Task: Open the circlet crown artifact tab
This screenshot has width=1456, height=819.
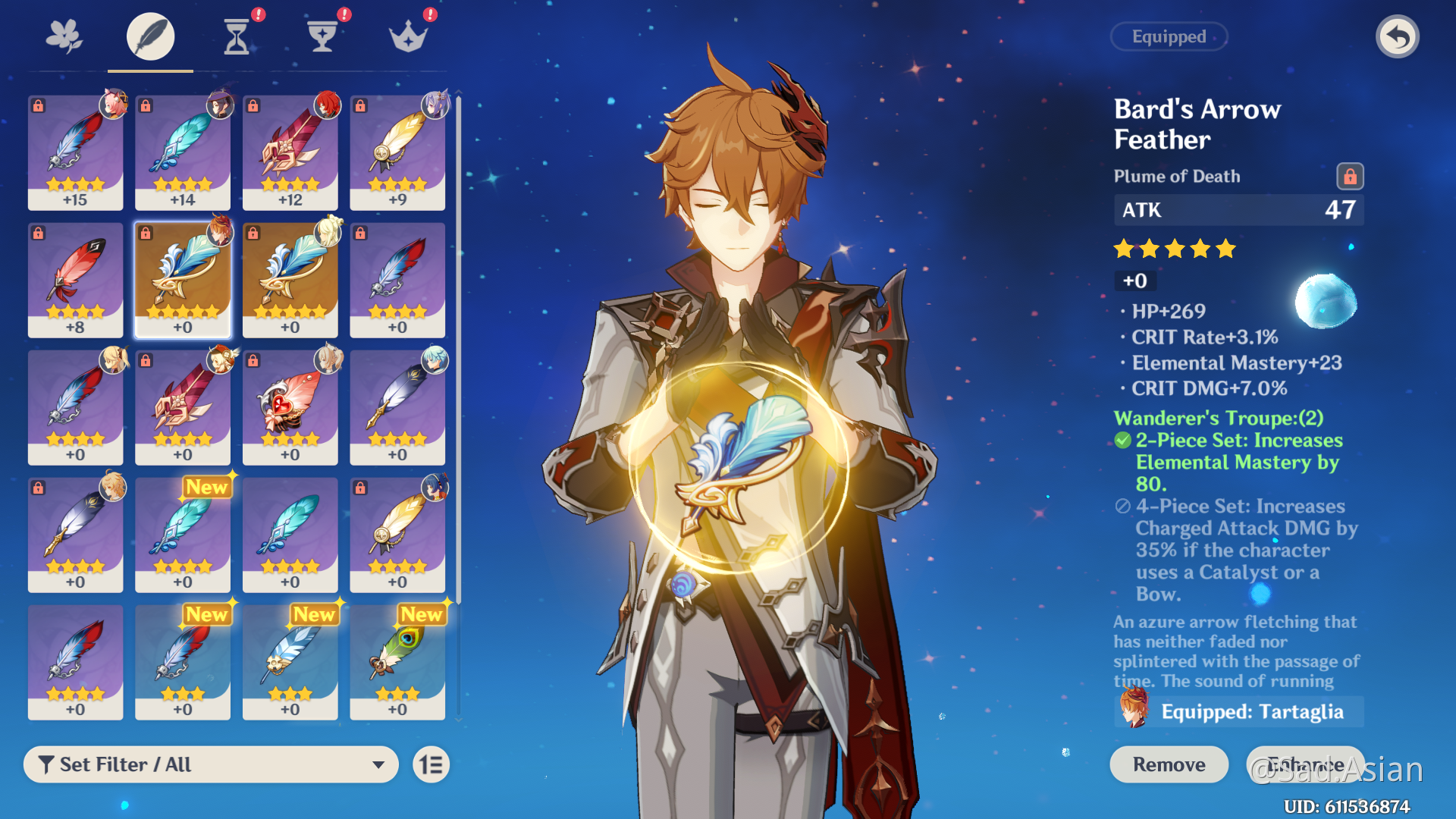Action: click(x=408, y=36)
